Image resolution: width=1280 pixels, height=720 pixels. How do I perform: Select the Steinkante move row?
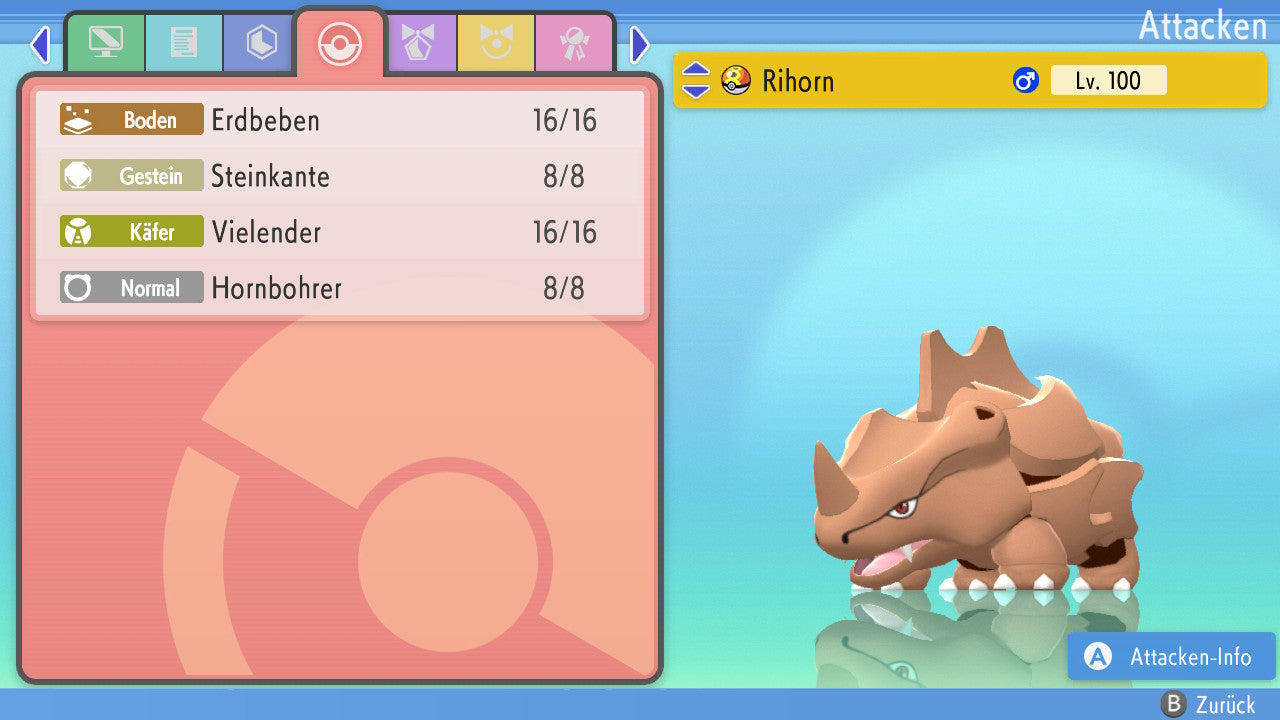click(x=340, y=176)
